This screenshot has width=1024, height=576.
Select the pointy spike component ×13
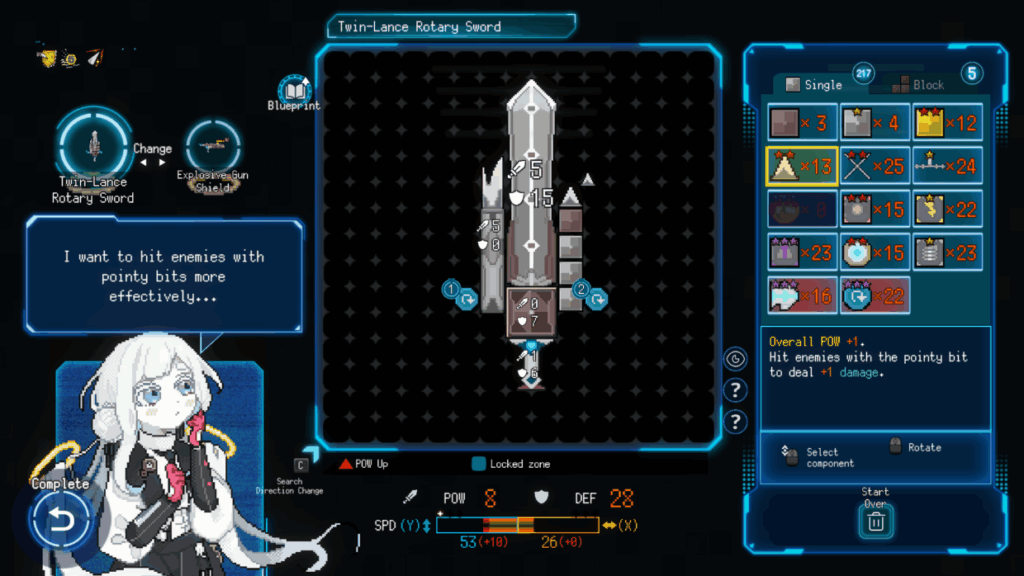click(802, 166)
